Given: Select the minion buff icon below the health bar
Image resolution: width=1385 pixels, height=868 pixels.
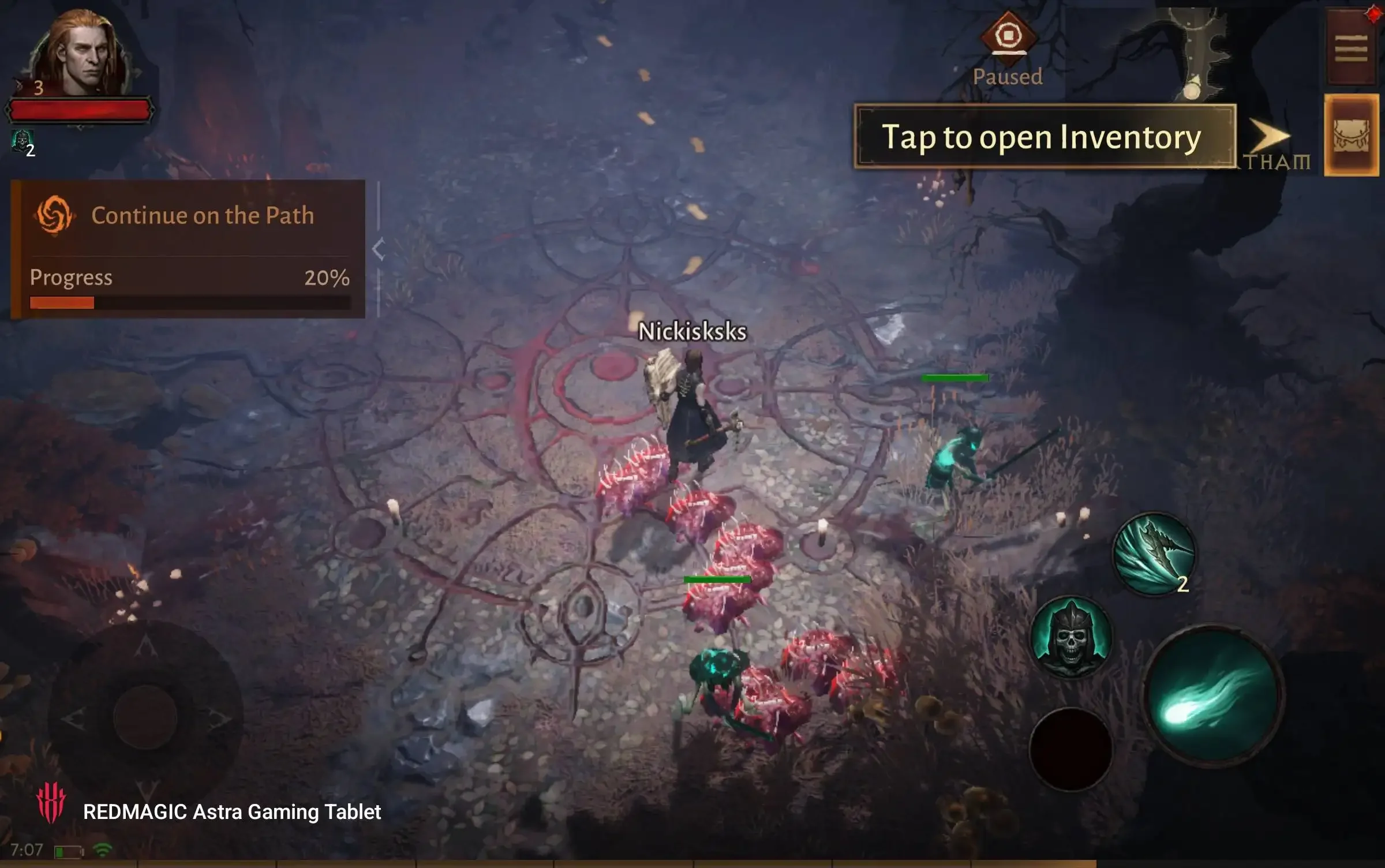Looking at the screenshot, I should pos(22,140).
